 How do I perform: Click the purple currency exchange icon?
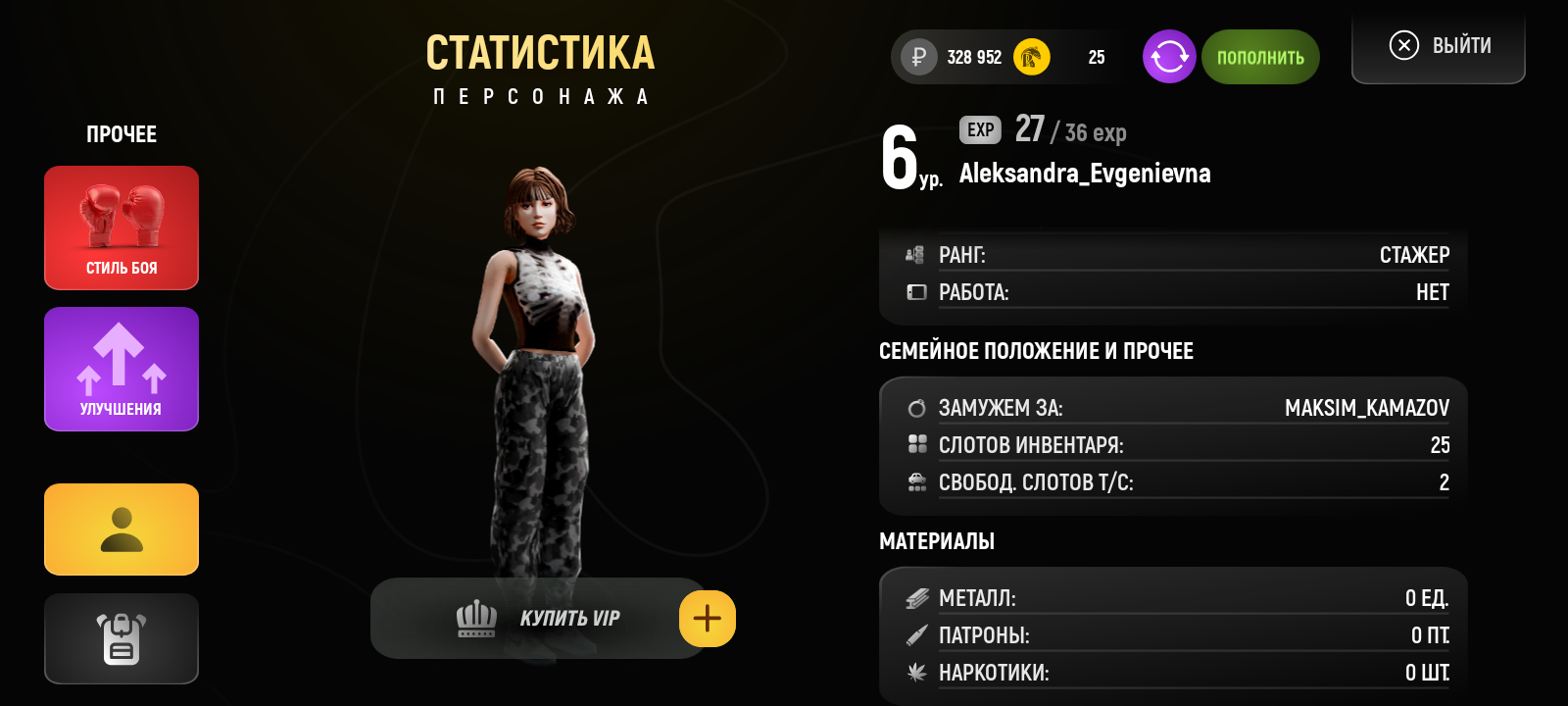click(1169, 57)
